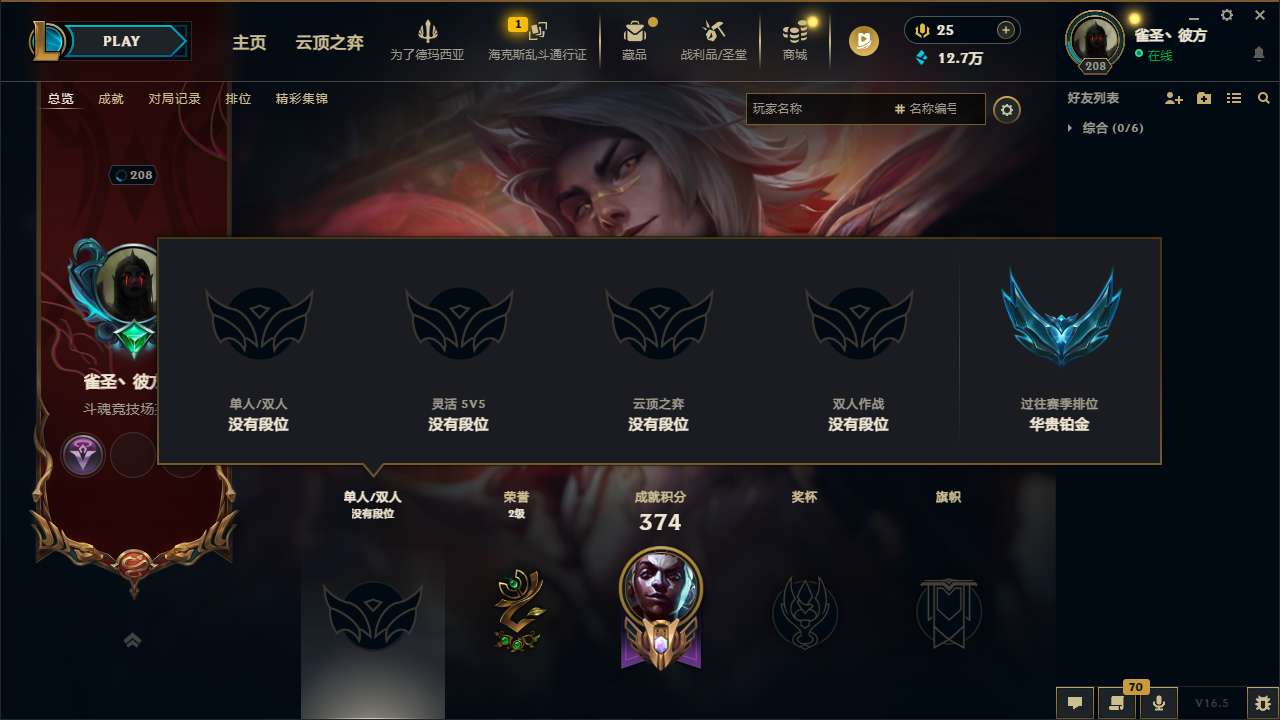The height and width of the screenshot is (720, 1280).
Task: Open the 为了德玛西亚 event icon
Action: pyautogui.click(x=429, y=40)
